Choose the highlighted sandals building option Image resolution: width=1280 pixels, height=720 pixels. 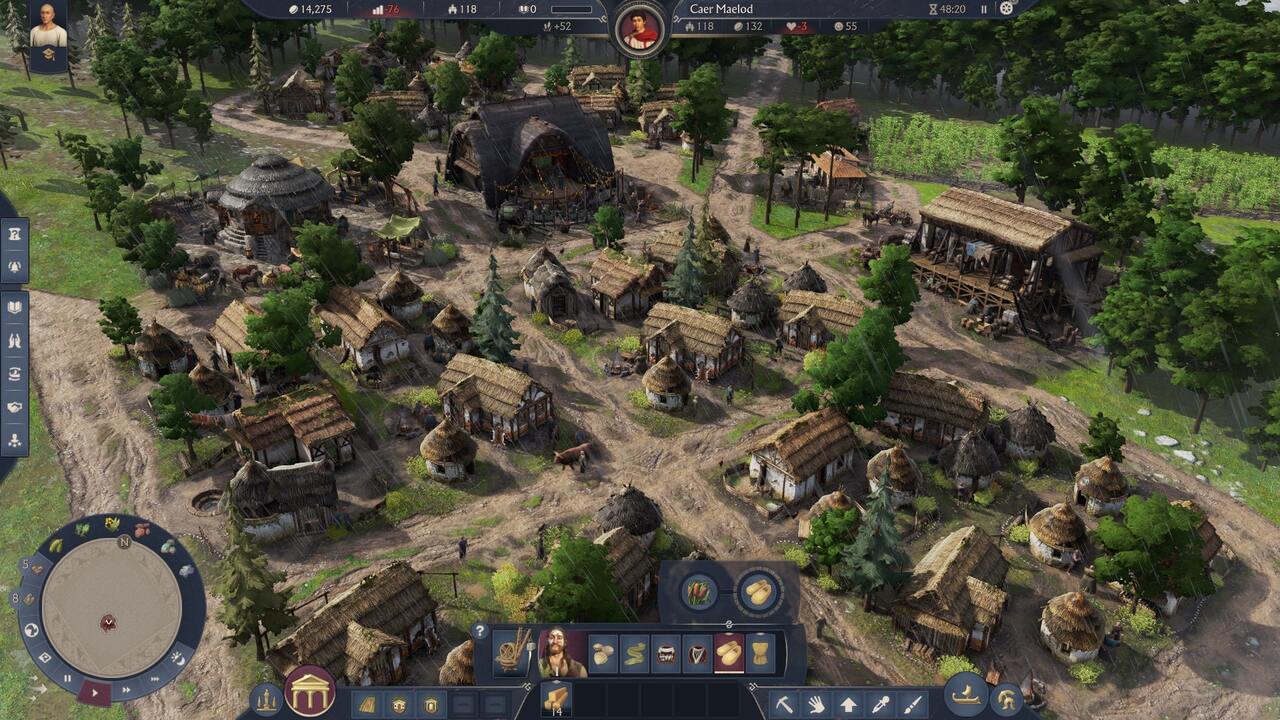coord(729,654)
